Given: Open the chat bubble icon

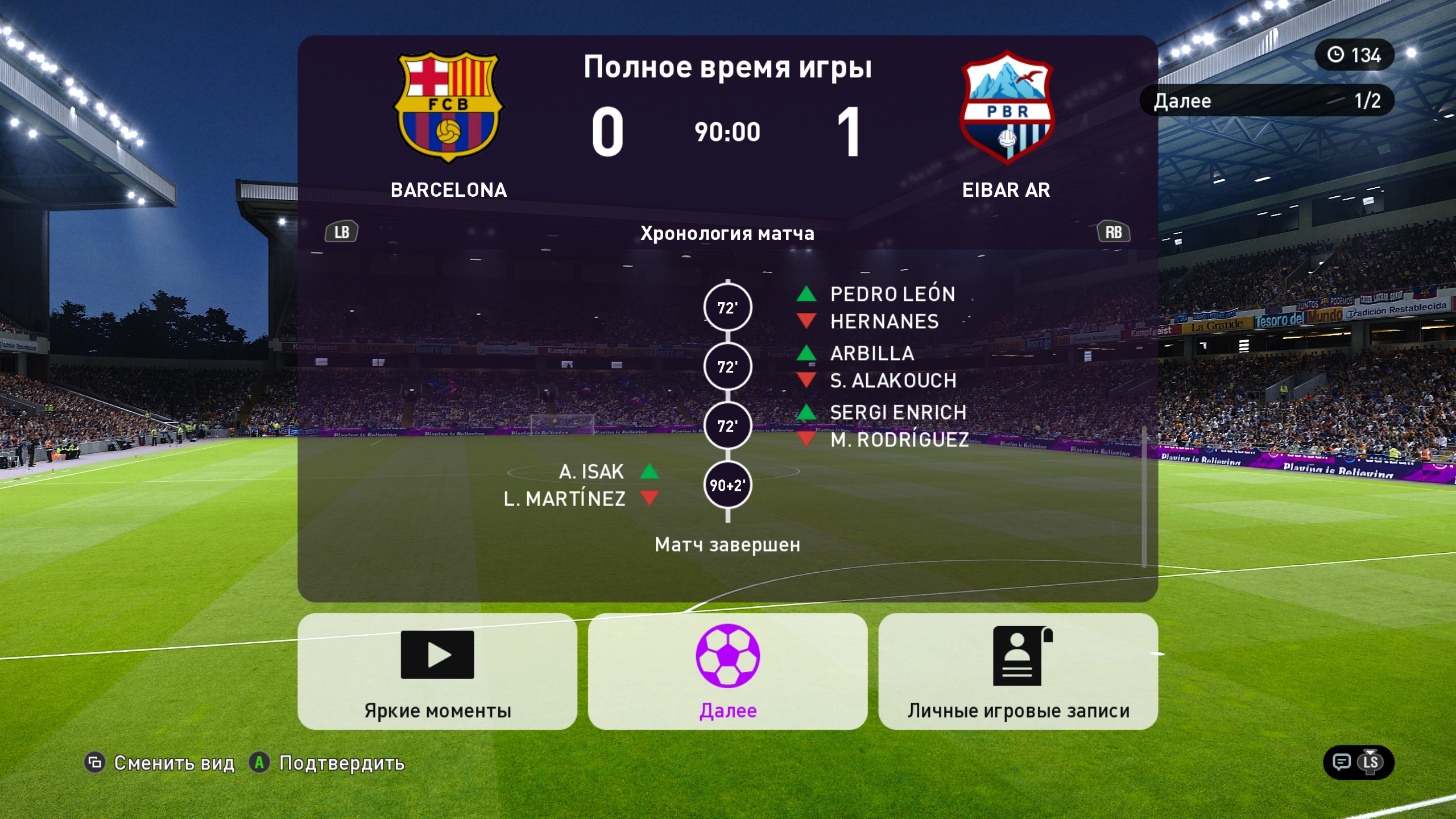Looking at the screenshot, I should 1342,762.
